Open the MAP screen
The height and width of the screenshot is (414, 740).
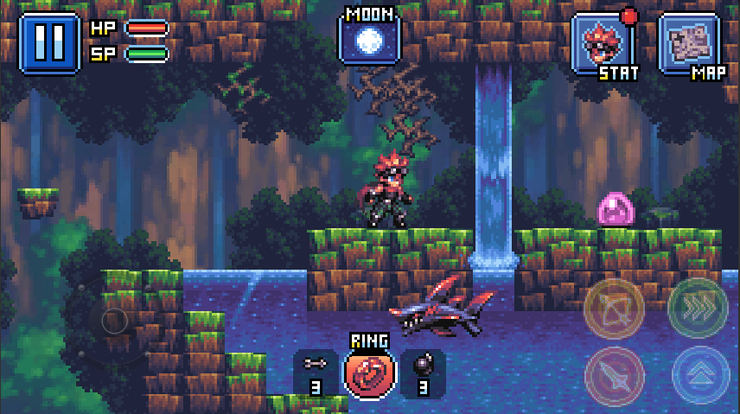coord(689,44)
